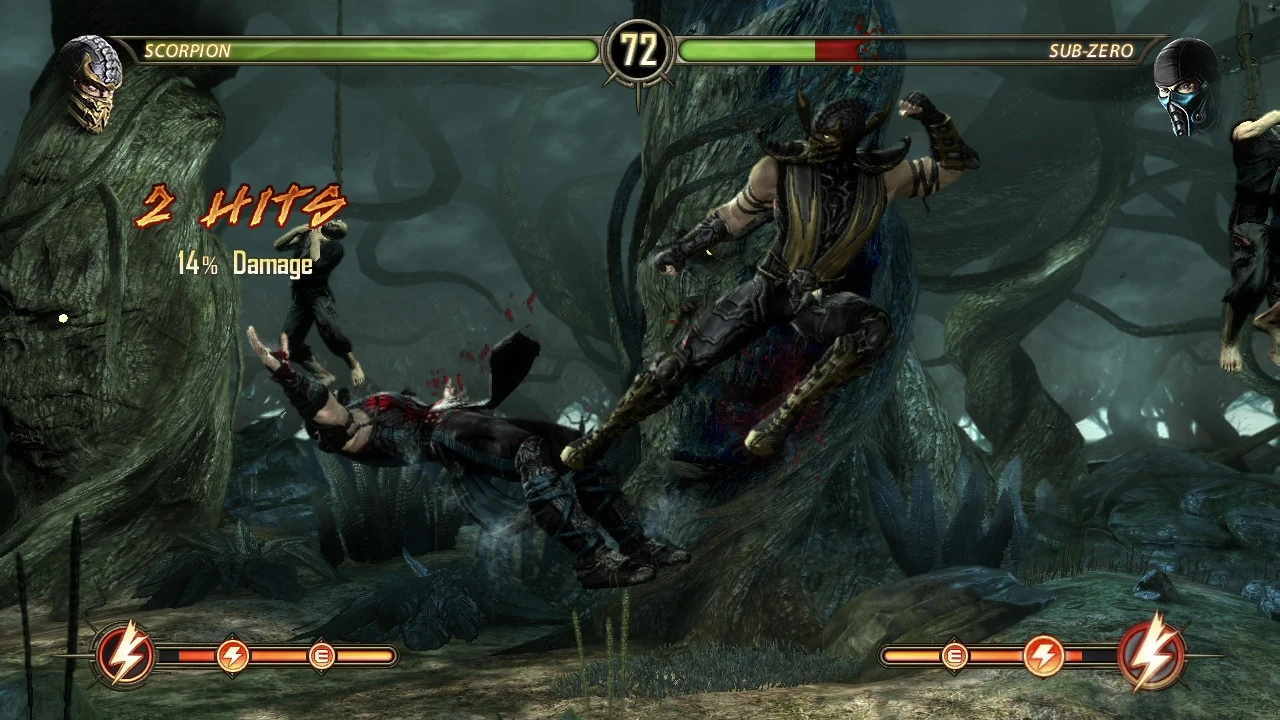Select Scorpion's X-Ray lightning icon
Image resolution: width=1280 pixels, height=720 pixels.
pos(125,655)
